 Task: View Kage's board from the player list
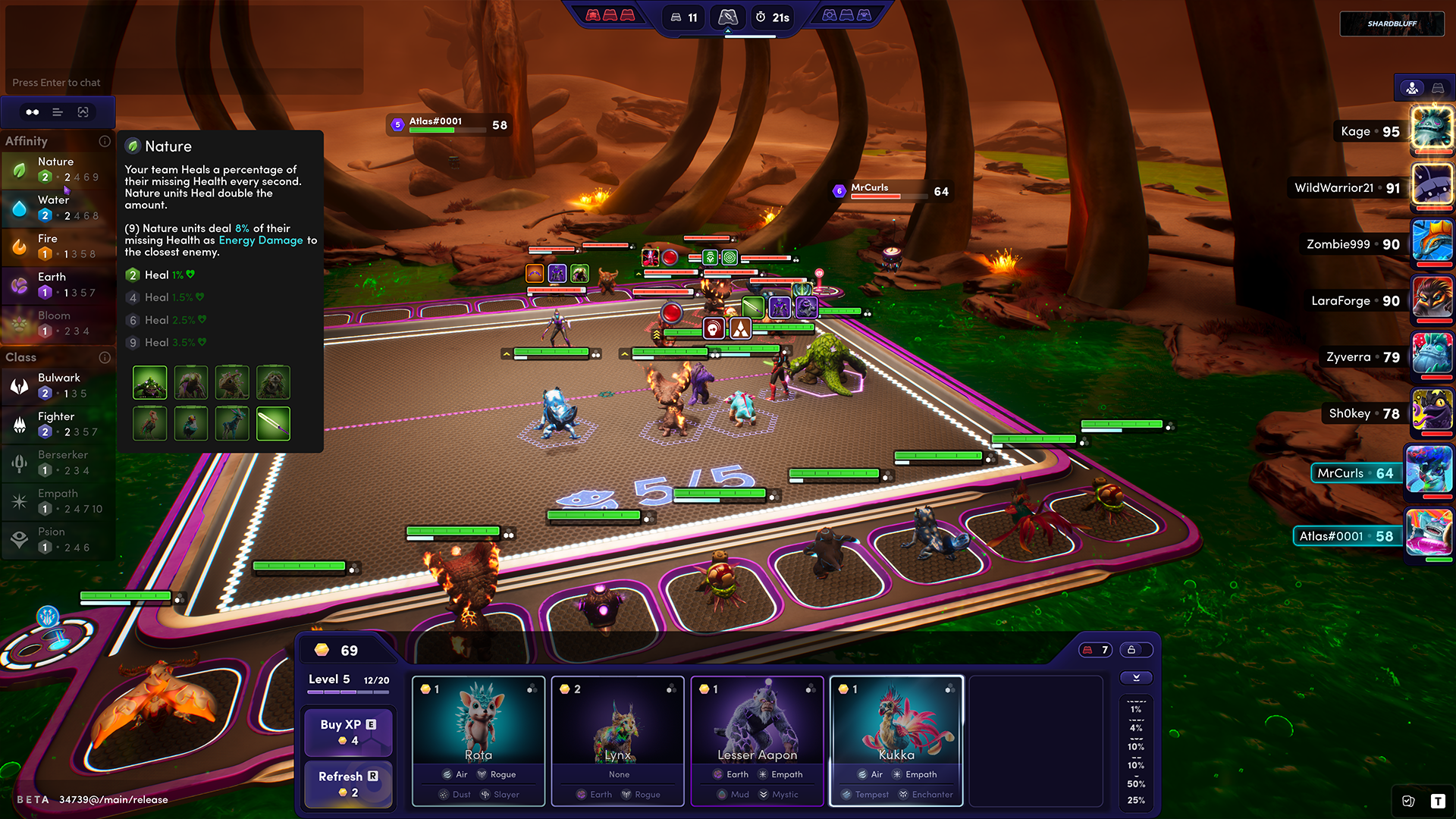pos(1432,128)
